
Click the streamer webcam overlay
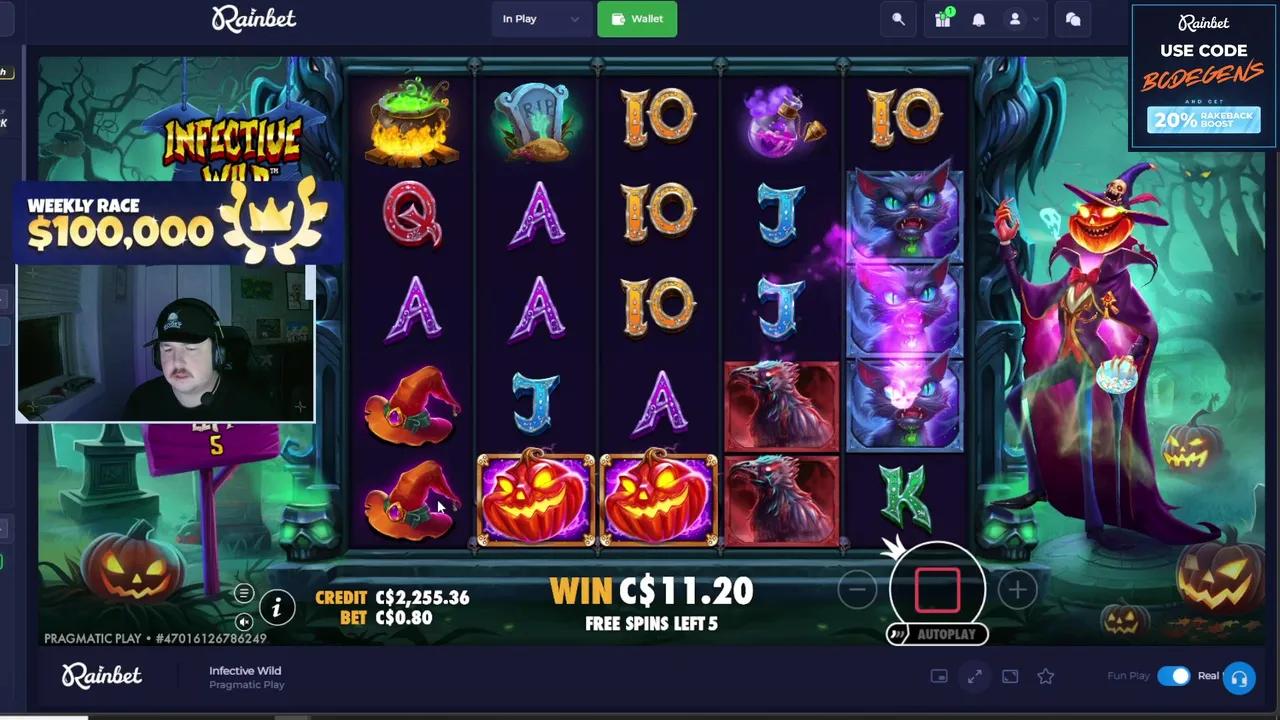(x=165, y=343)
